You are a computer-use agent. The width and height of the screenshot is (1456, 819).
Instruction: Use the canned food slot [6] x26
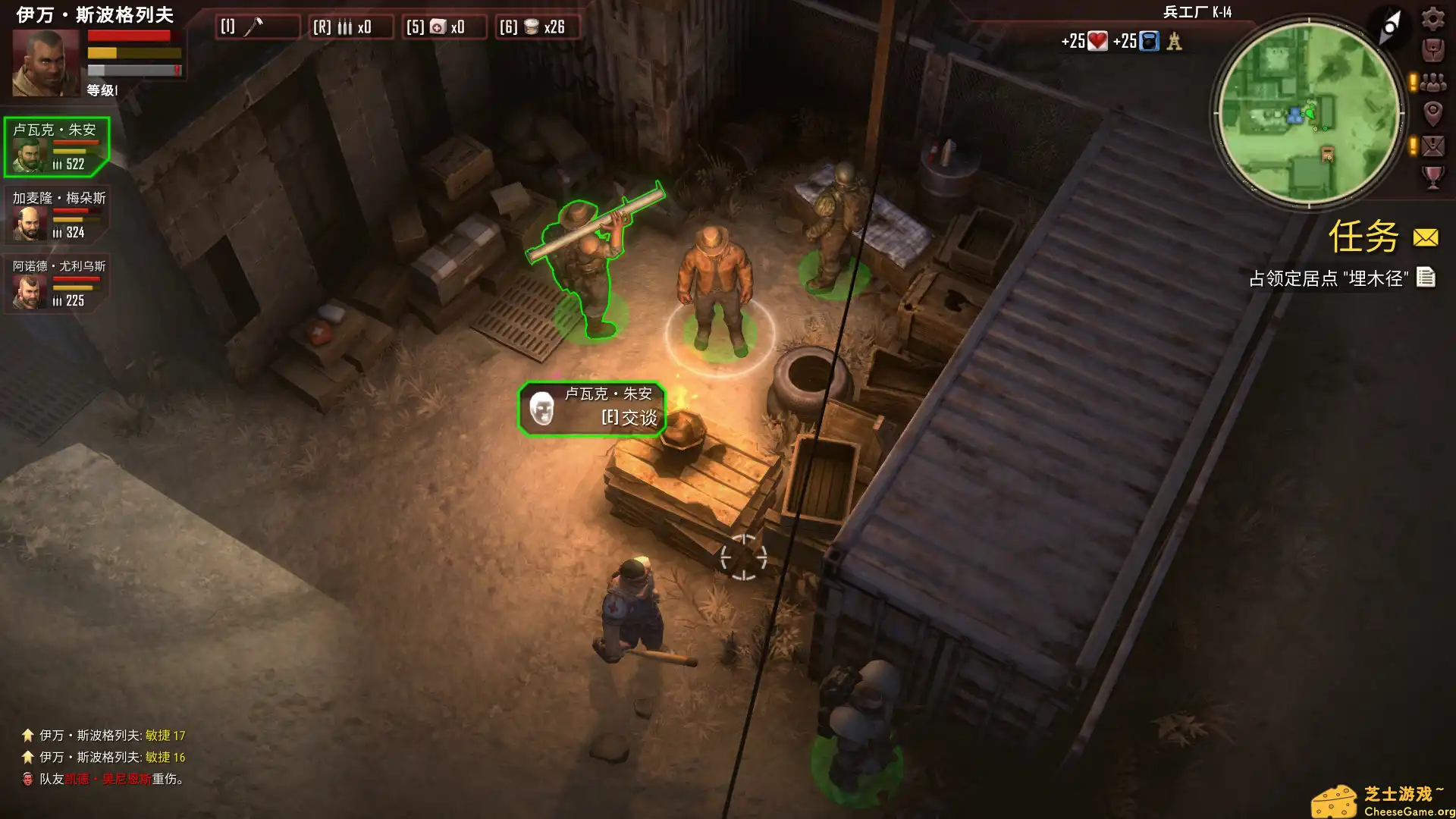pos(538,27)
